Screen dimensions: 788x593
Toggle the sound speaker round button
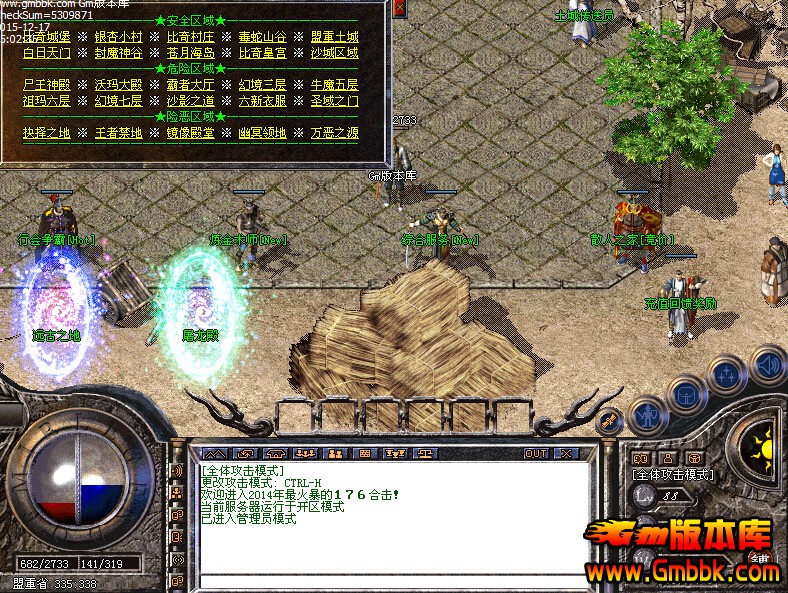769,365
